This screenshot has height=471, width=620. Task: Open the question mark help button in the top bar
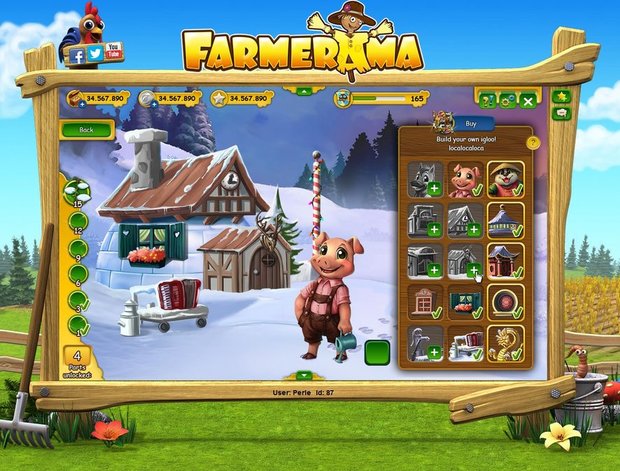487,100
